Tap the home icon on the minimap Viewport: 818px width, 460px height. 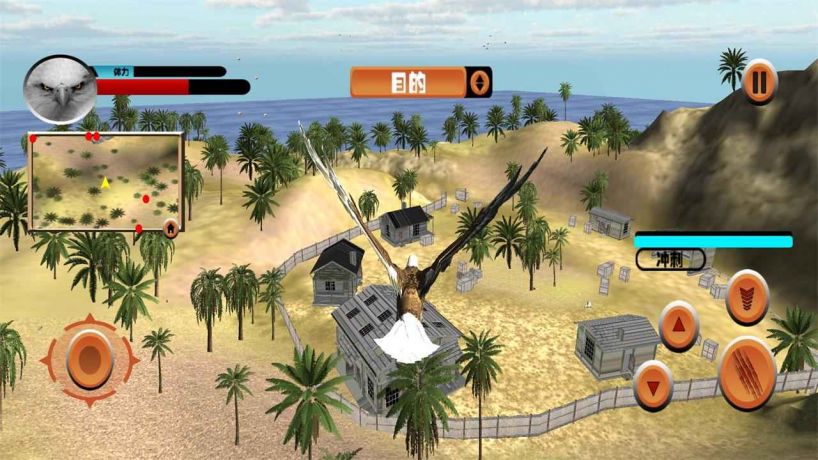[171, 227]
